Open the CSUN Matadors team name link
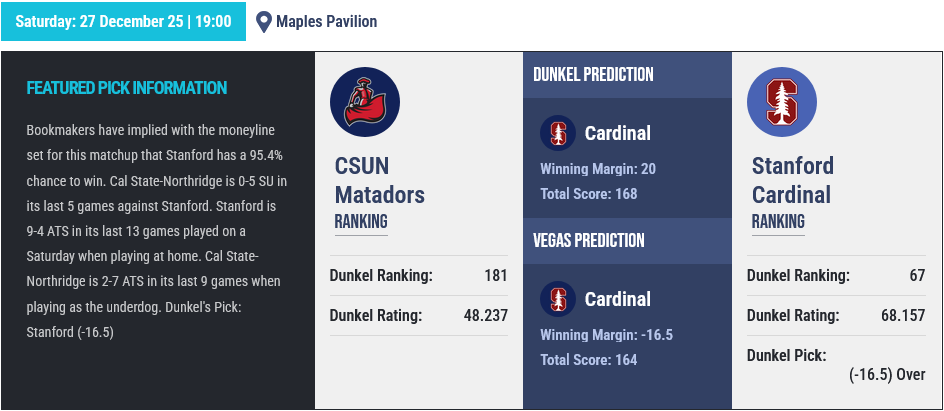 click(x=379, y=180)
